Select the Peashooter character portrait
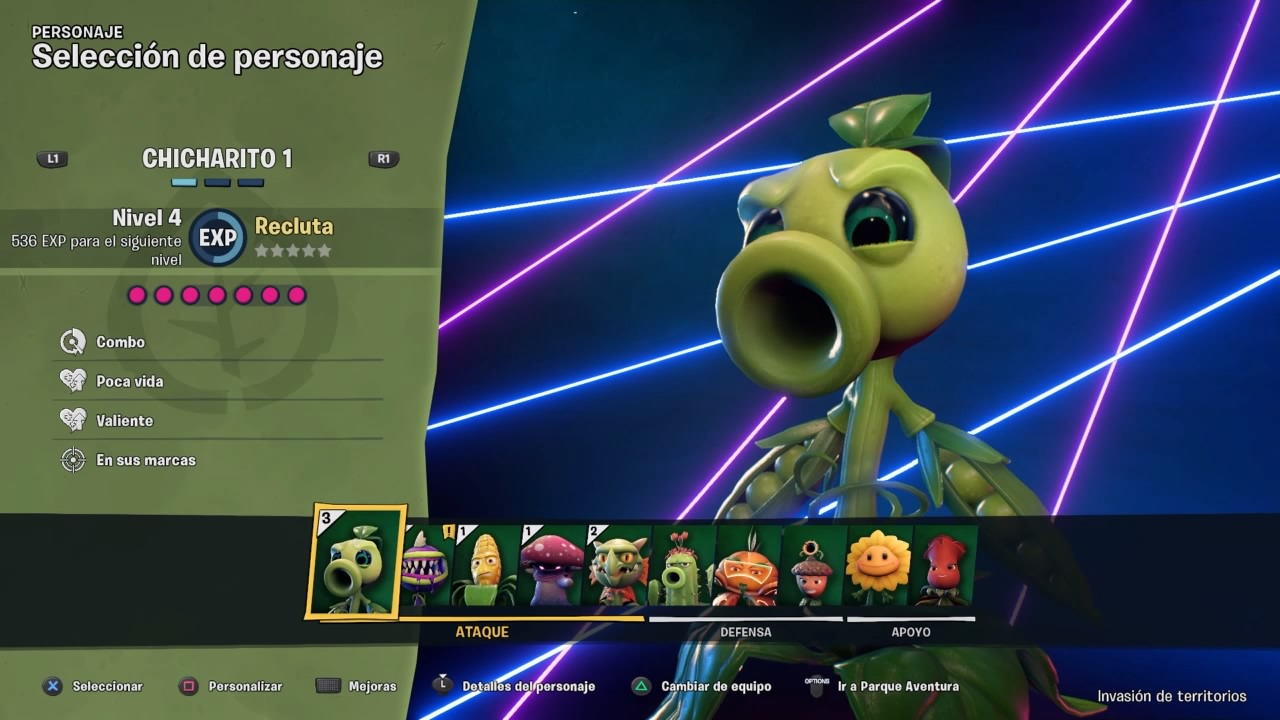 [356, 561]
